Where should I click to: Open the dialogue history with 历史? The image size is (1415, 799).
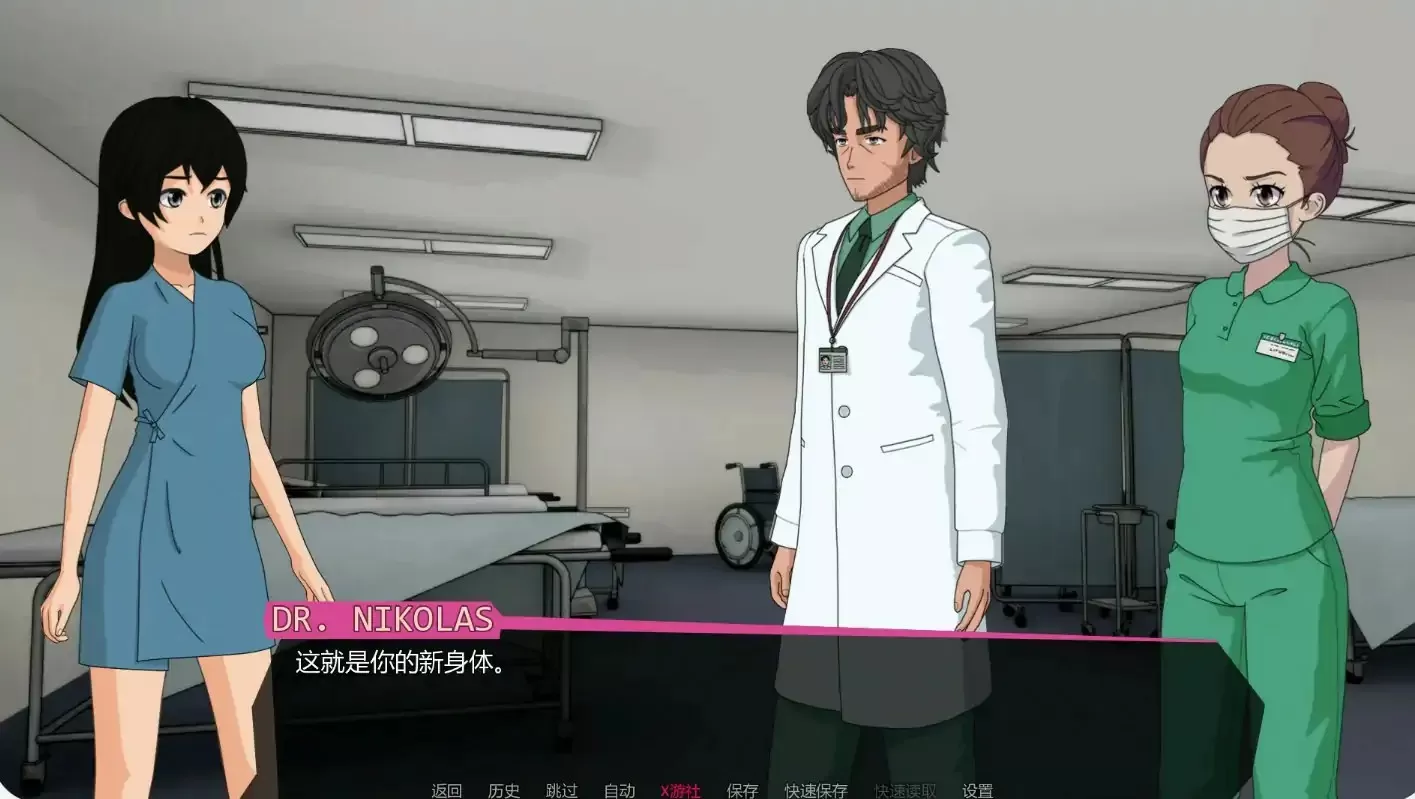pos(504,789)
